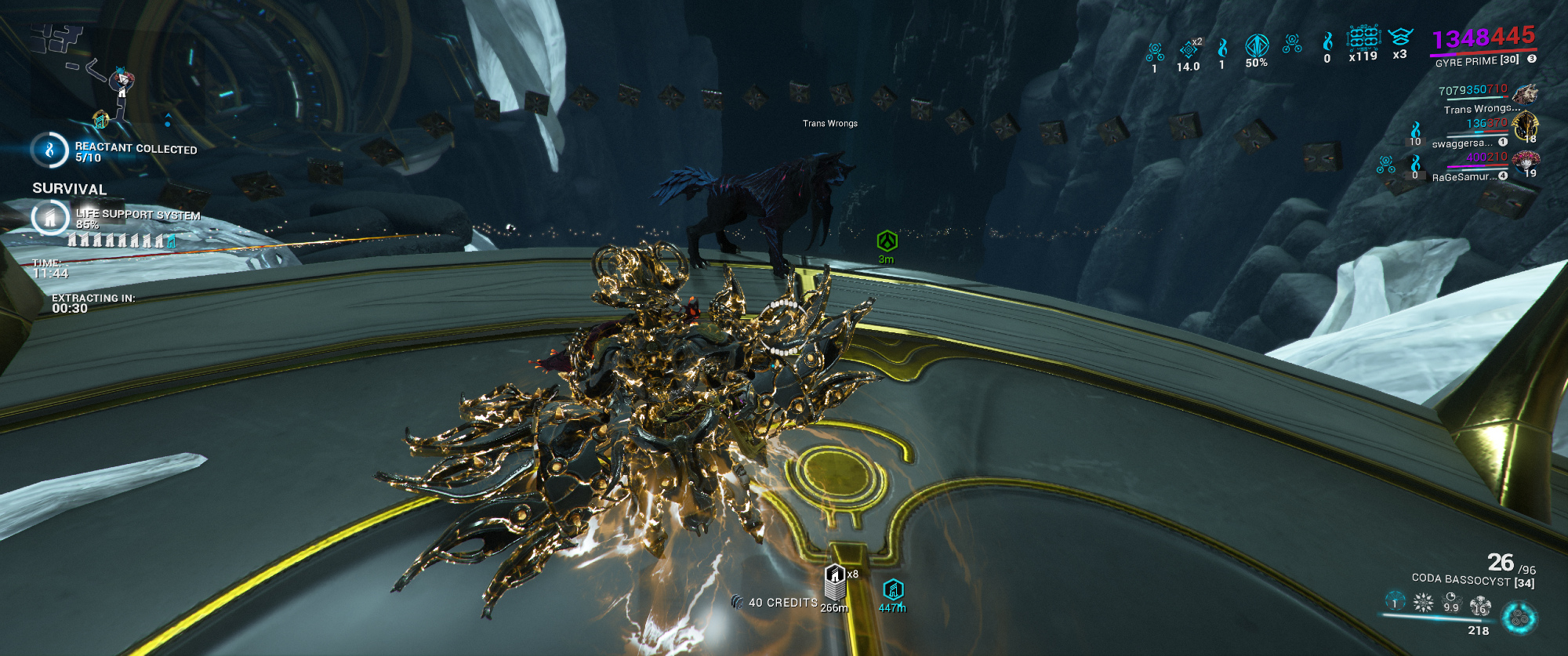Click the 50% diamond buff icon
Viewport: 1568px width, 656px height.
(1257, 46)
